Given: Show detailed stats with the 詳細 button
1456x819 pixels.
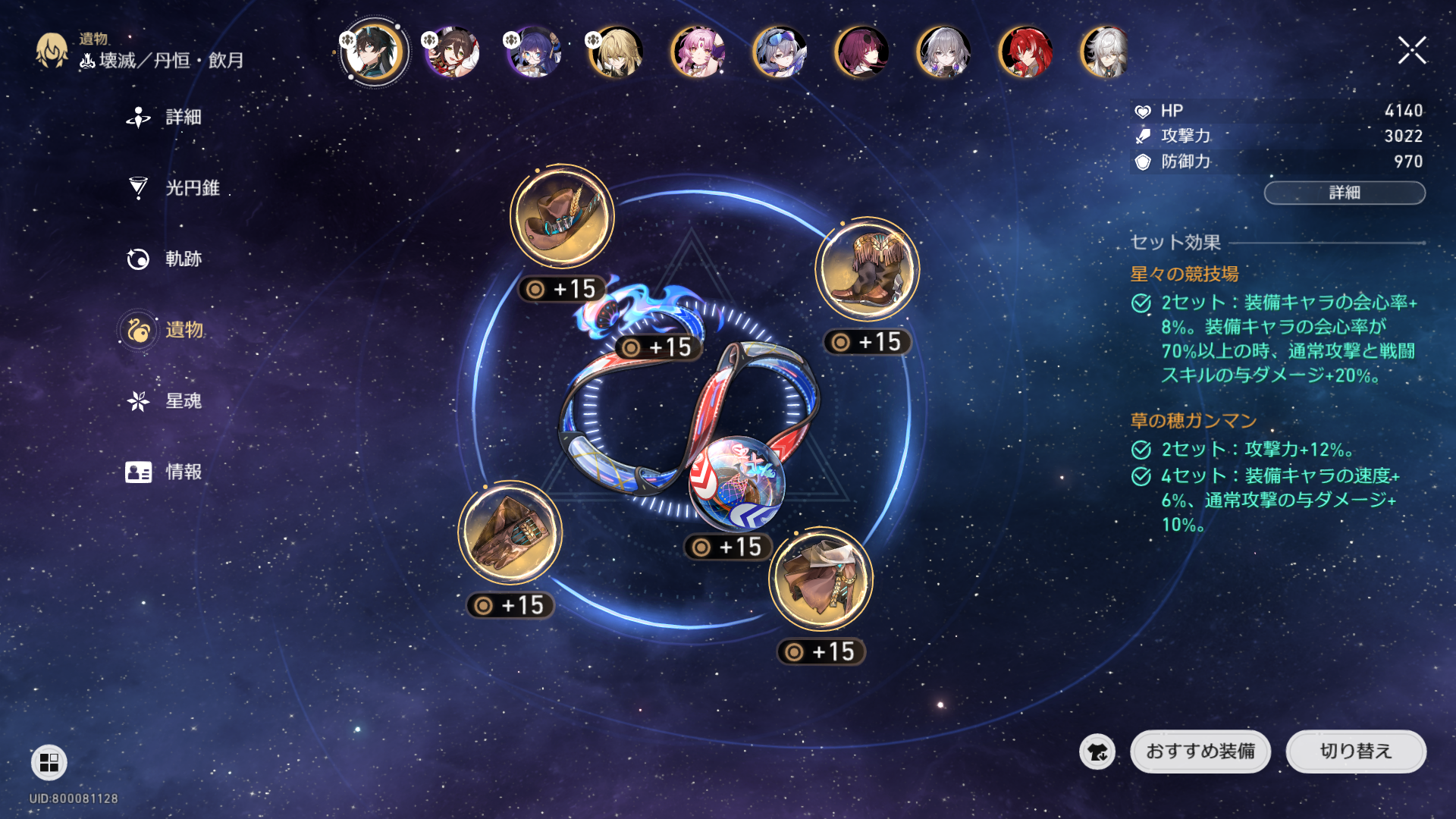Looking at the screenshot, I should (x=1344, y=193).
